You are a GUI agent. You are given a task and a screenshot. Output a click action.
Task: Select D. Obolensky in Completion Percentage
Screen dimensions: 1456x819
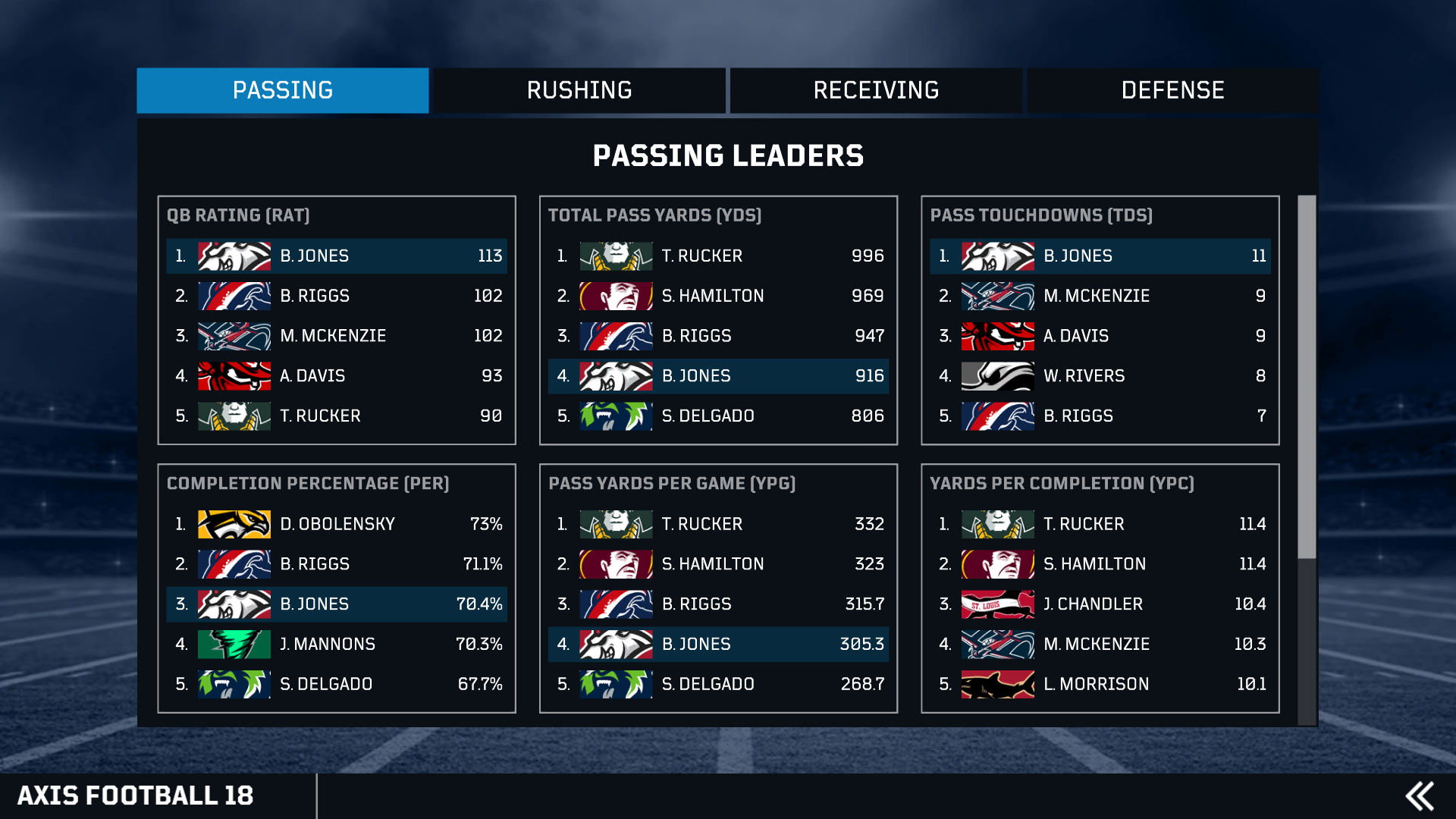pyautogui.click(x=337, y=524)
